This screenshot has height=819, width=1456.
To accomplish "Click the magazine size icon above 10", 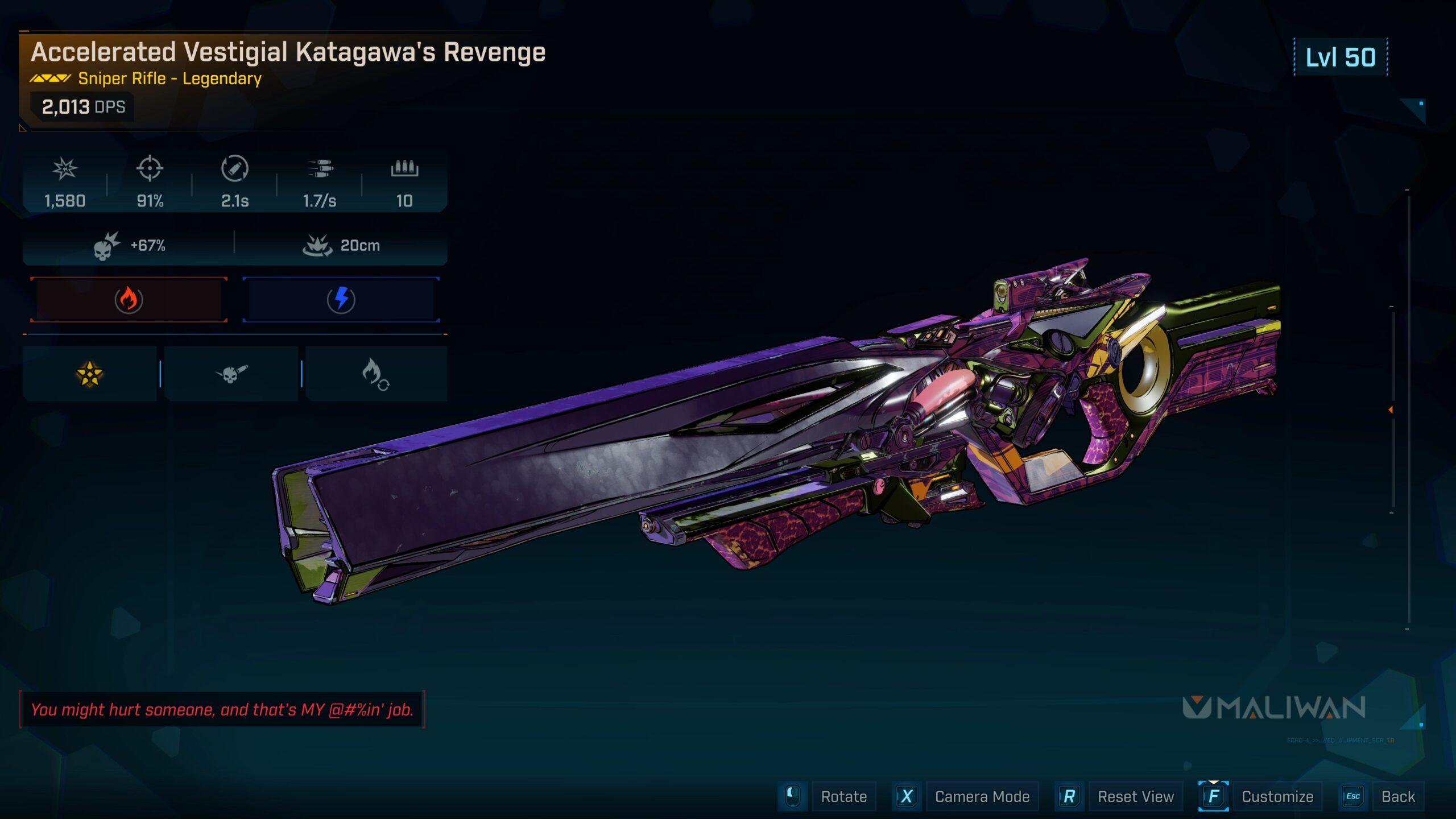I will click(x=405, y=169).
